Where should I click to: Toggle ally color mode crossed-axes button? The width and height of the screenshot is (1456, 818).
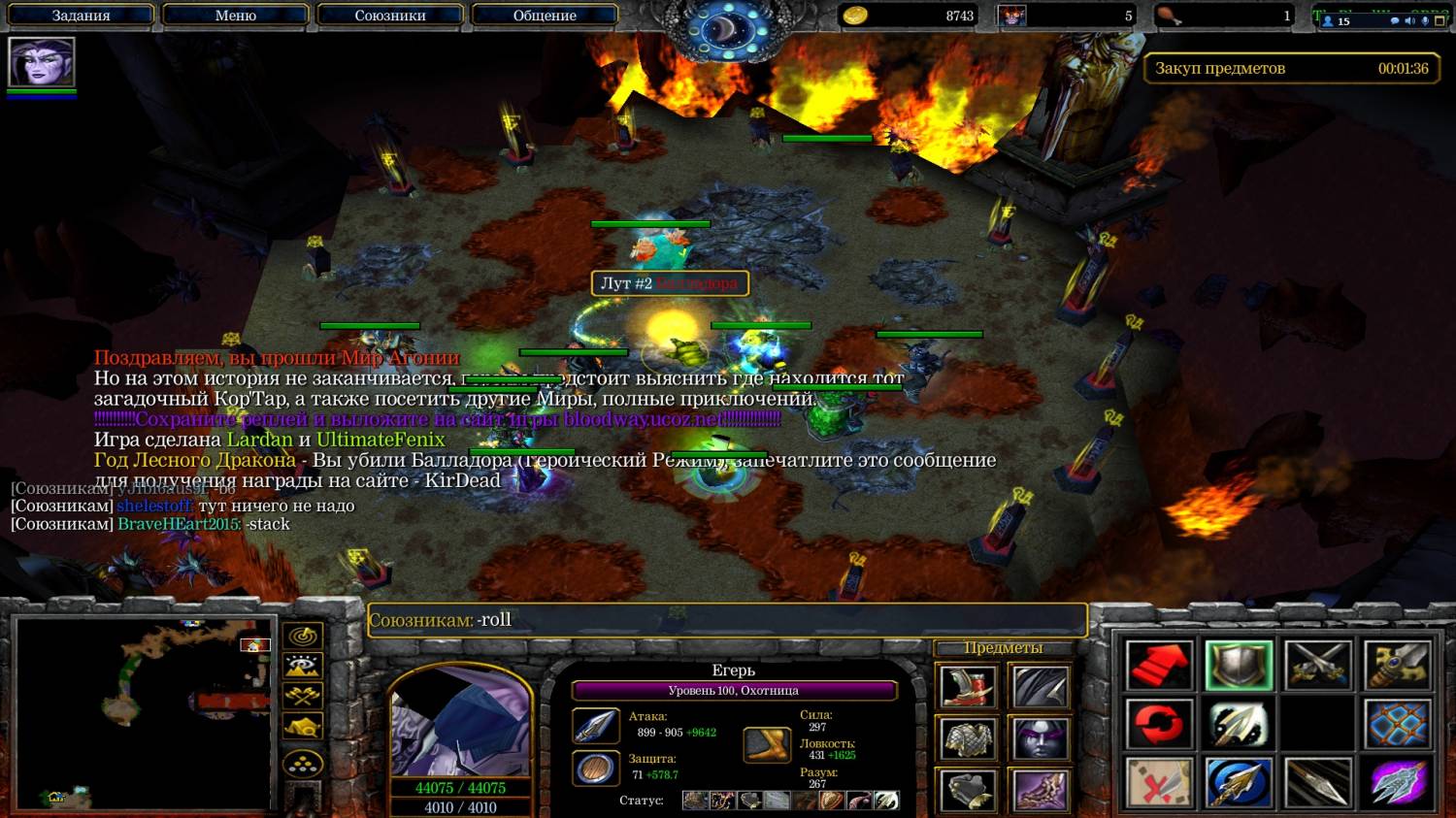coord(303,696)
